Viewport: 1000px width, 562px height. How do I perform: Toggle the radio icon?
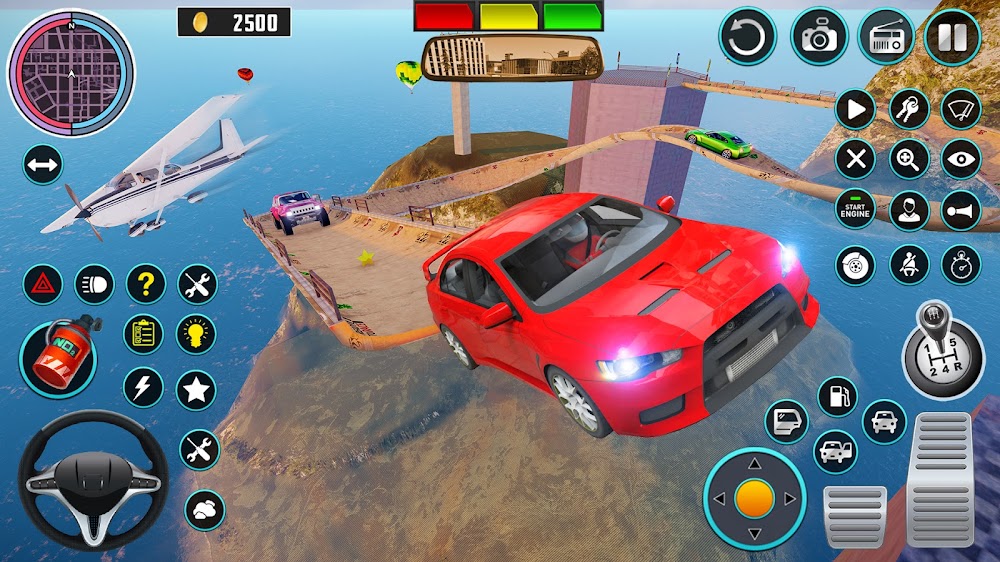(885, 37)
